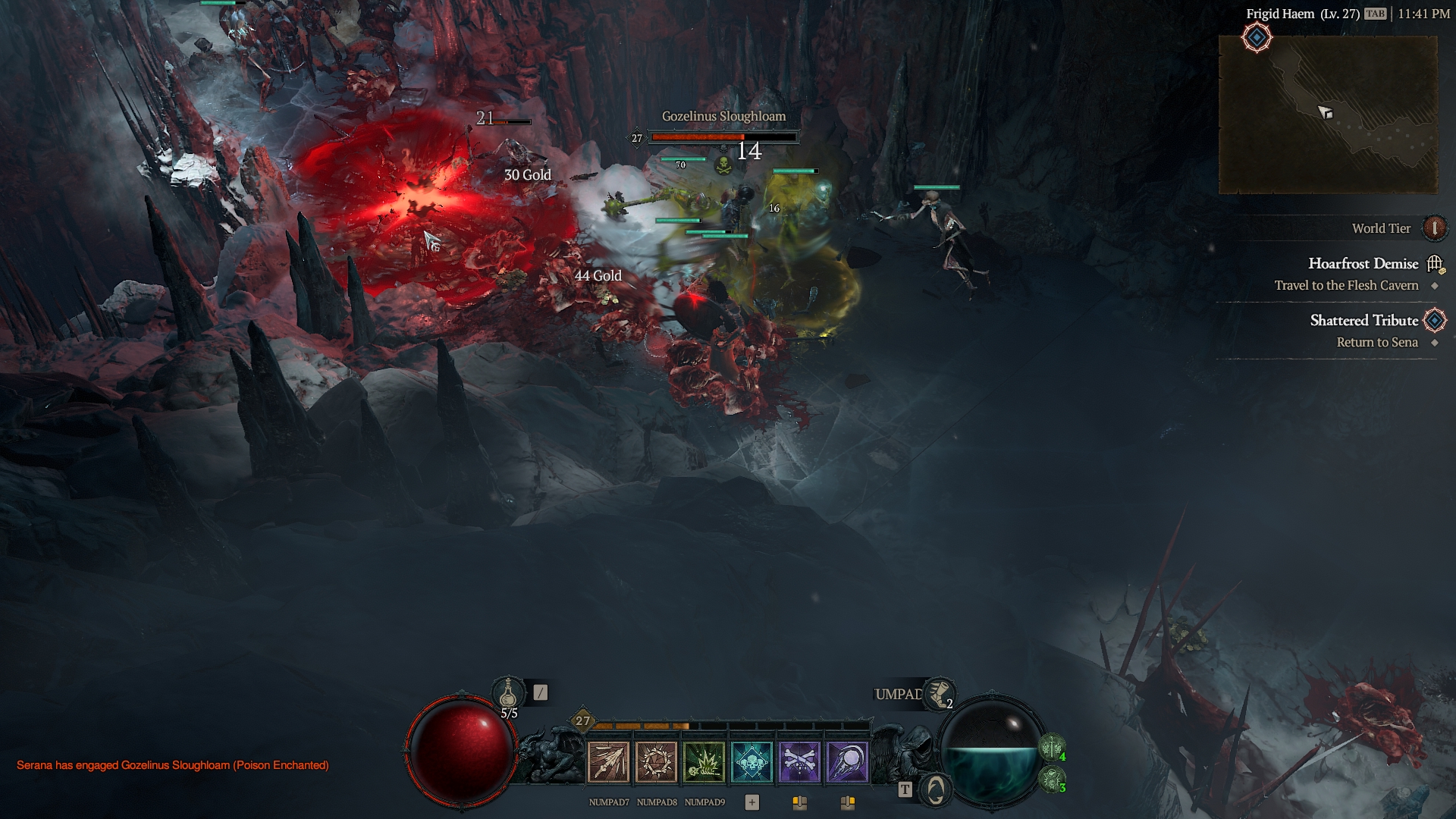Open the minimap
Screen dimensions: 1456x819
(x=1327, y=114)
